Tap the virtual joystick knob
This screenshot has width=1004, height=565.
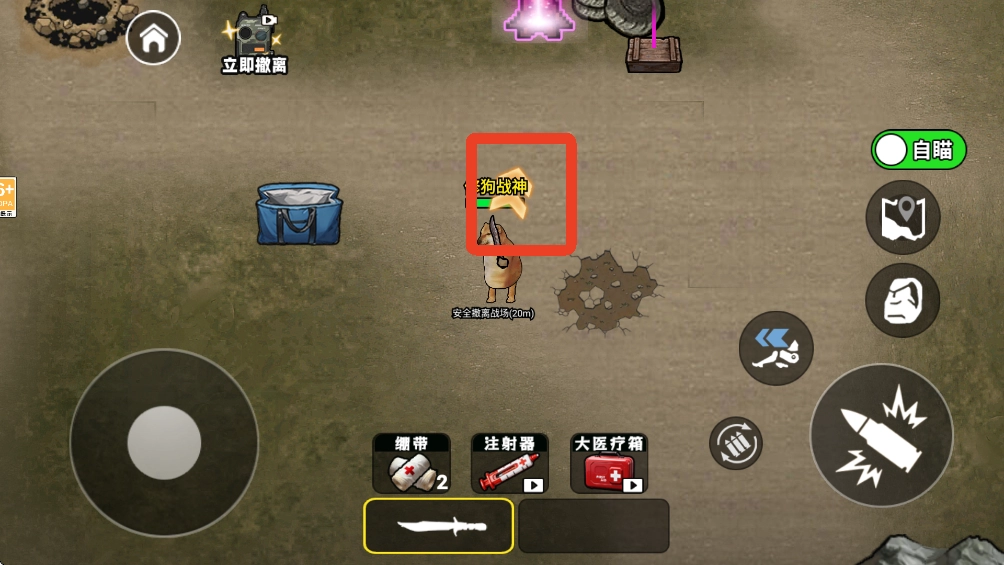coord(164,442)
